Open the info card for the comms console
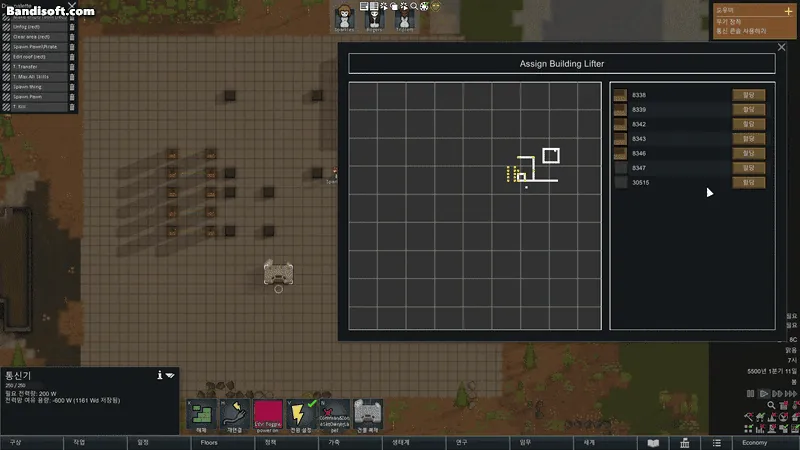The height and width of the screenshot is (450, 800). point(159,375)
